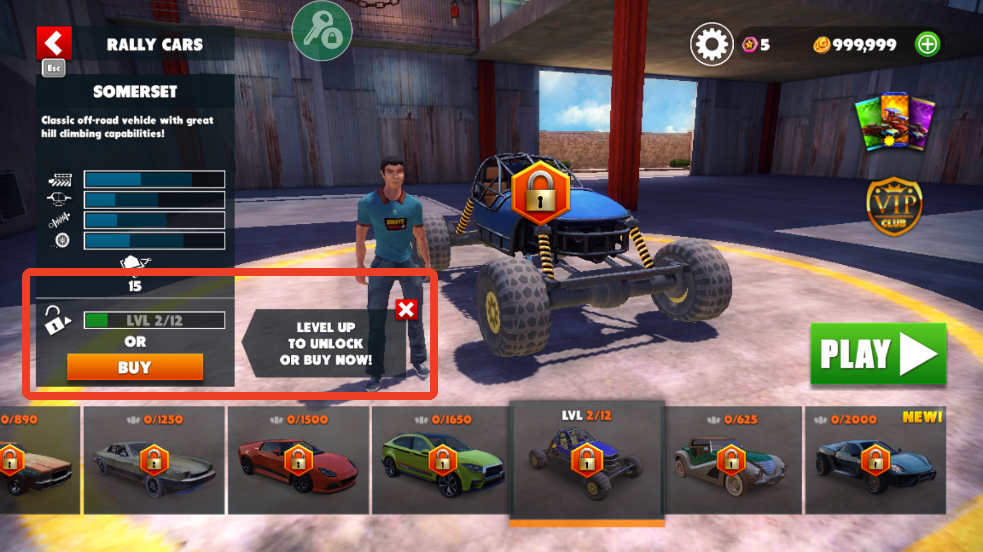The height and width of the screenshot is (552, 983).
Task: Close the level up tooltip
Action: 406,309
